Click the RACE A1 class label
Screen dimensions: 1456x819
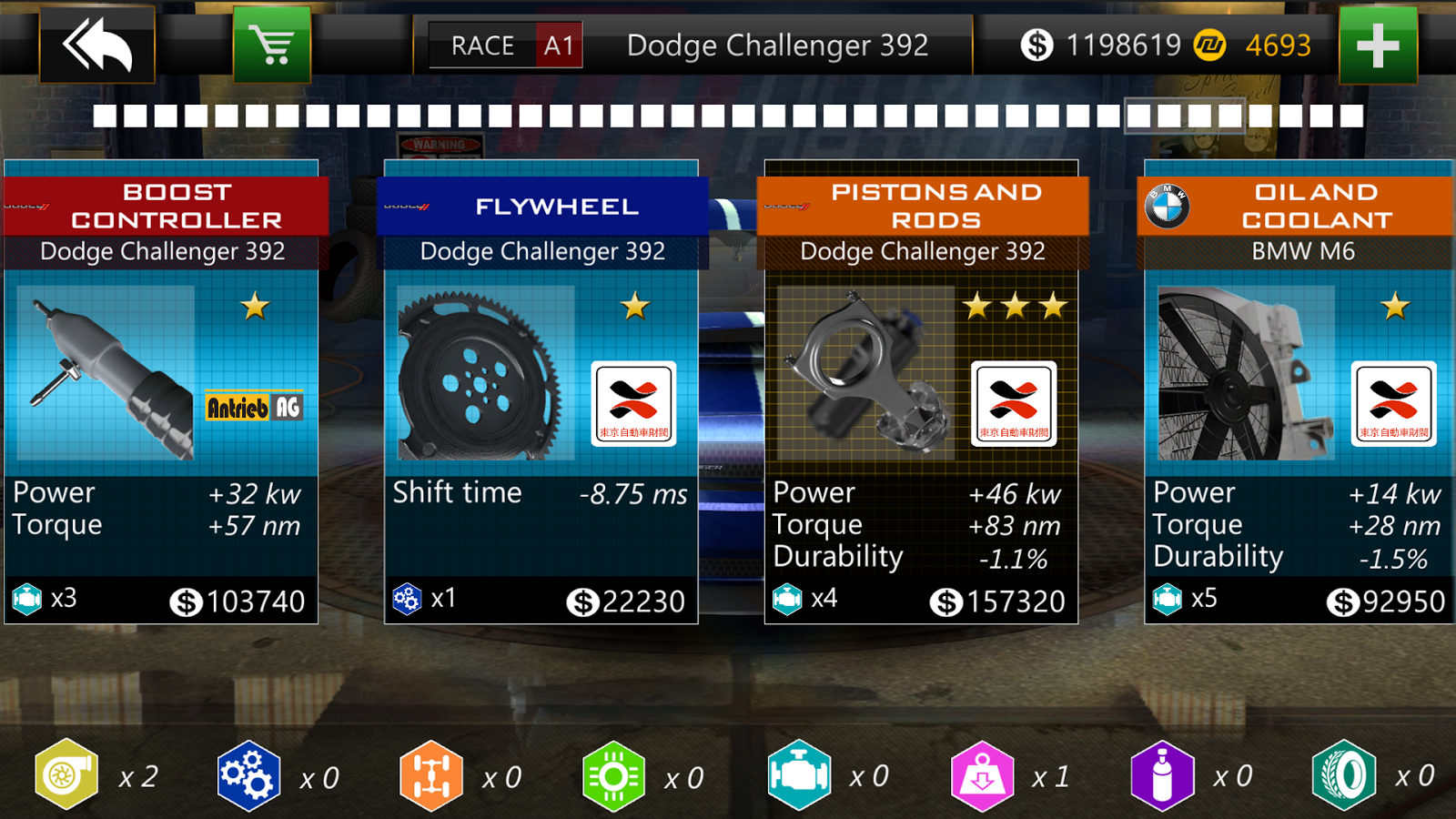tap(506, 45)
